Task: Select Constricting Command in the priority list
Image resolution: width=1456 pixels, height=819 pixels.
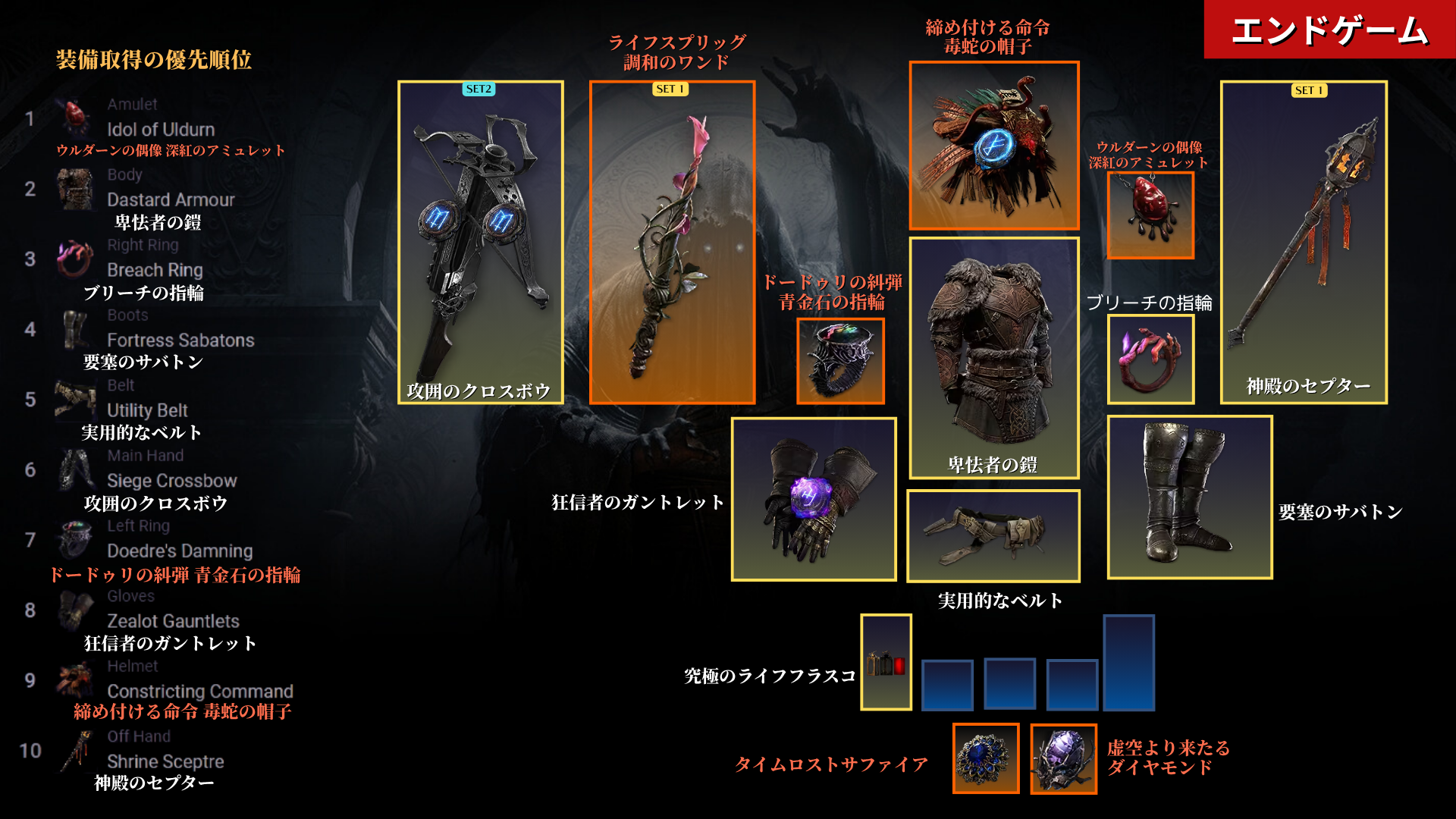Action: [199, 691]
